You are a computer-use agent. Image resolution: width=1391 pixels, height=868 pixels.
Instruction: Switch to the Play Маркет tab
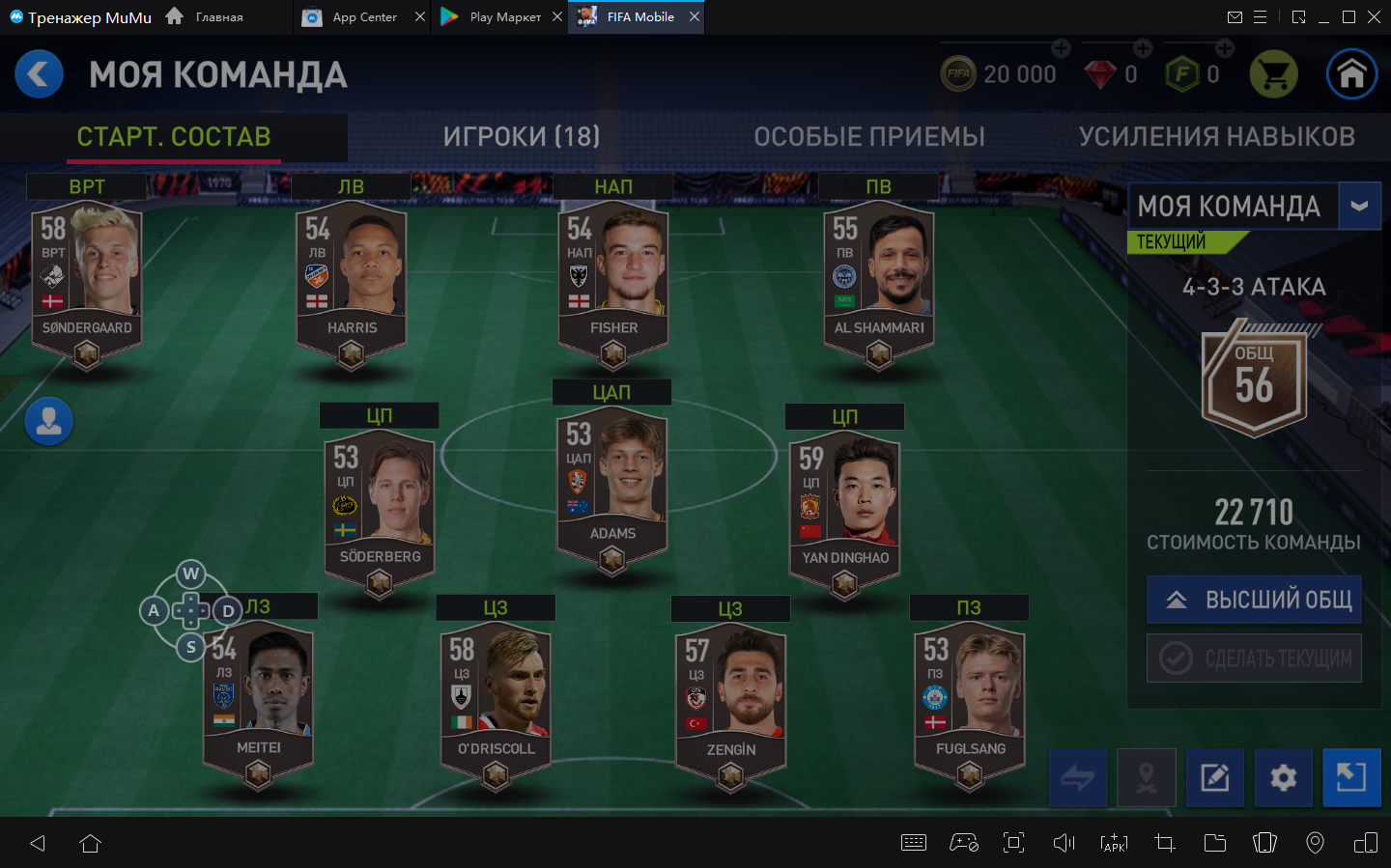pyautogui.click(x=504, y=16)
